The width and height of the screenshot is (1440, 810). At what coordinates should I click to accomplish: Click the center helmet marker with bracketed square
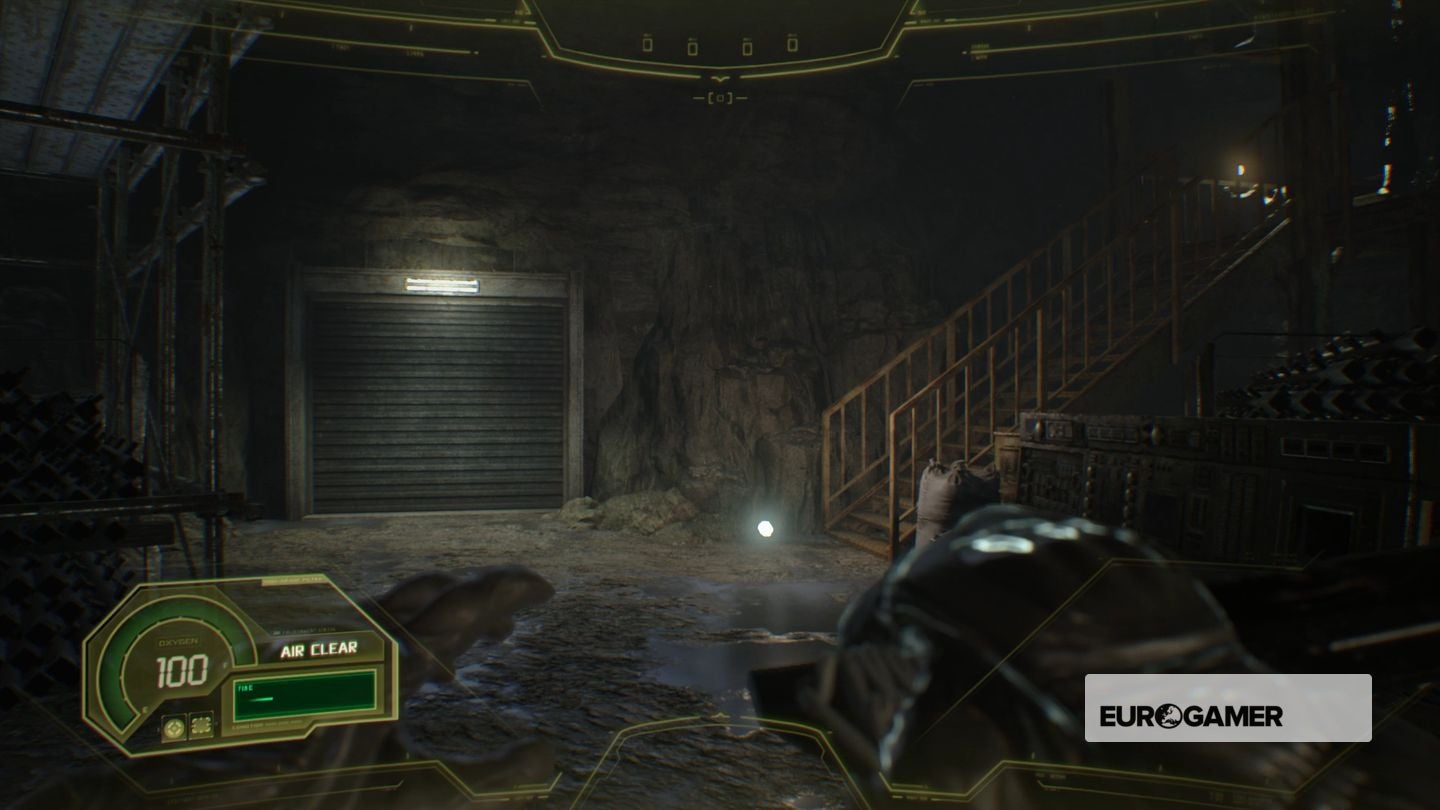click(x=721, y=96)
